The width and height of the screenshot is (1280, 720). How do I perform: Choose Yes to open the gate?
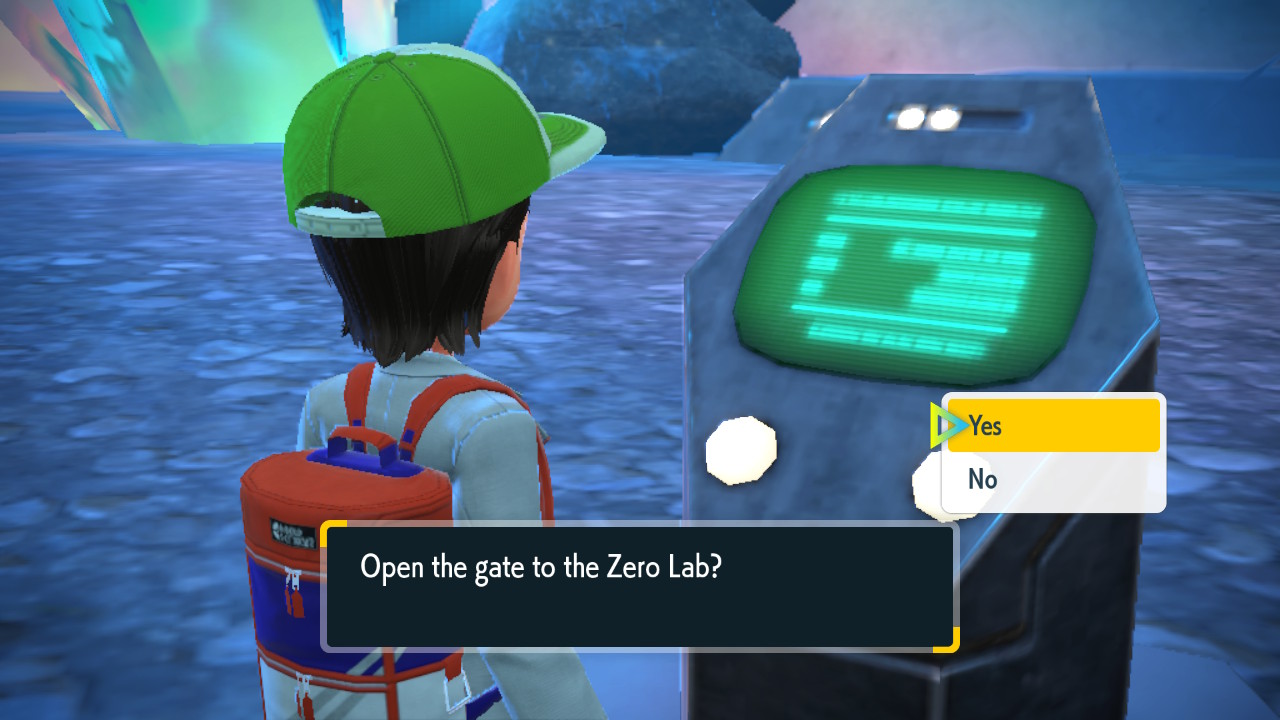[x=1052, y=426]
